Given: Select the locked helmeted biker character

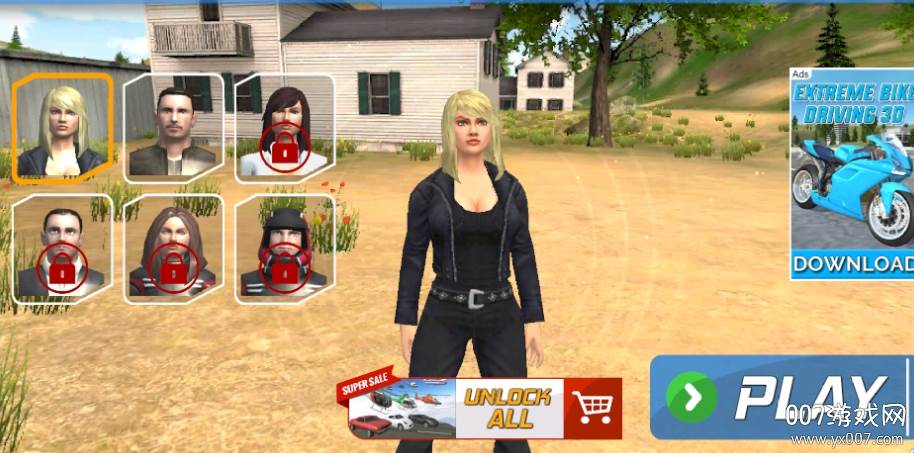Looking at the screenshot, I should pyautogui.click(x=285, y=249).
